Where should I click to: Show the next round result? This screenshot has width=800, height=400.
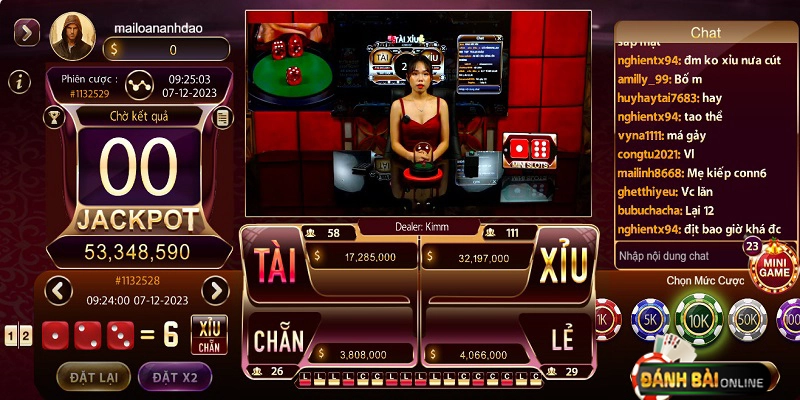(215, 291)
